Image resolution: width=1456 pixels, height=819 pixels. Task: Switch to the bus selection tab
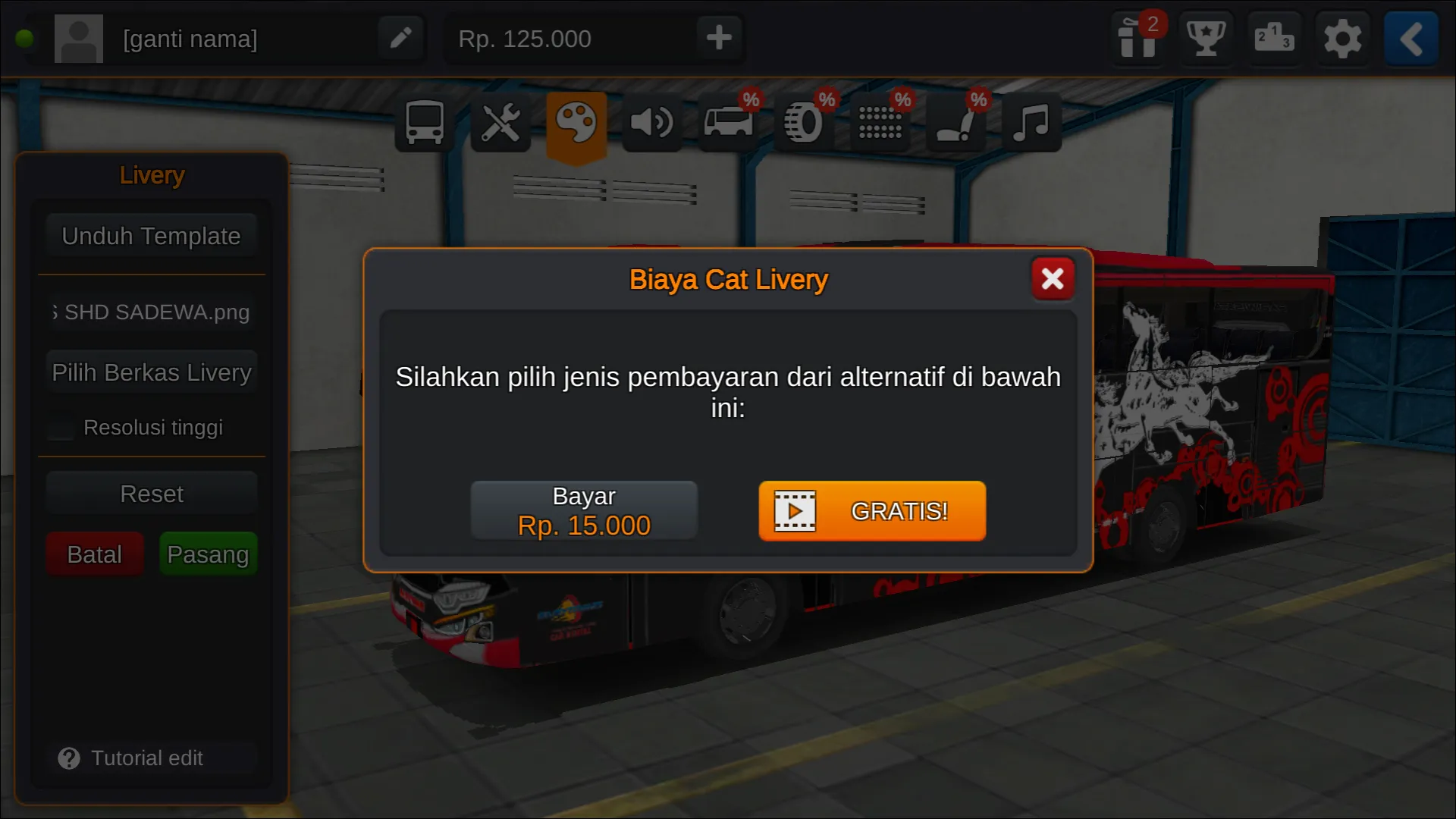point(425,122)
